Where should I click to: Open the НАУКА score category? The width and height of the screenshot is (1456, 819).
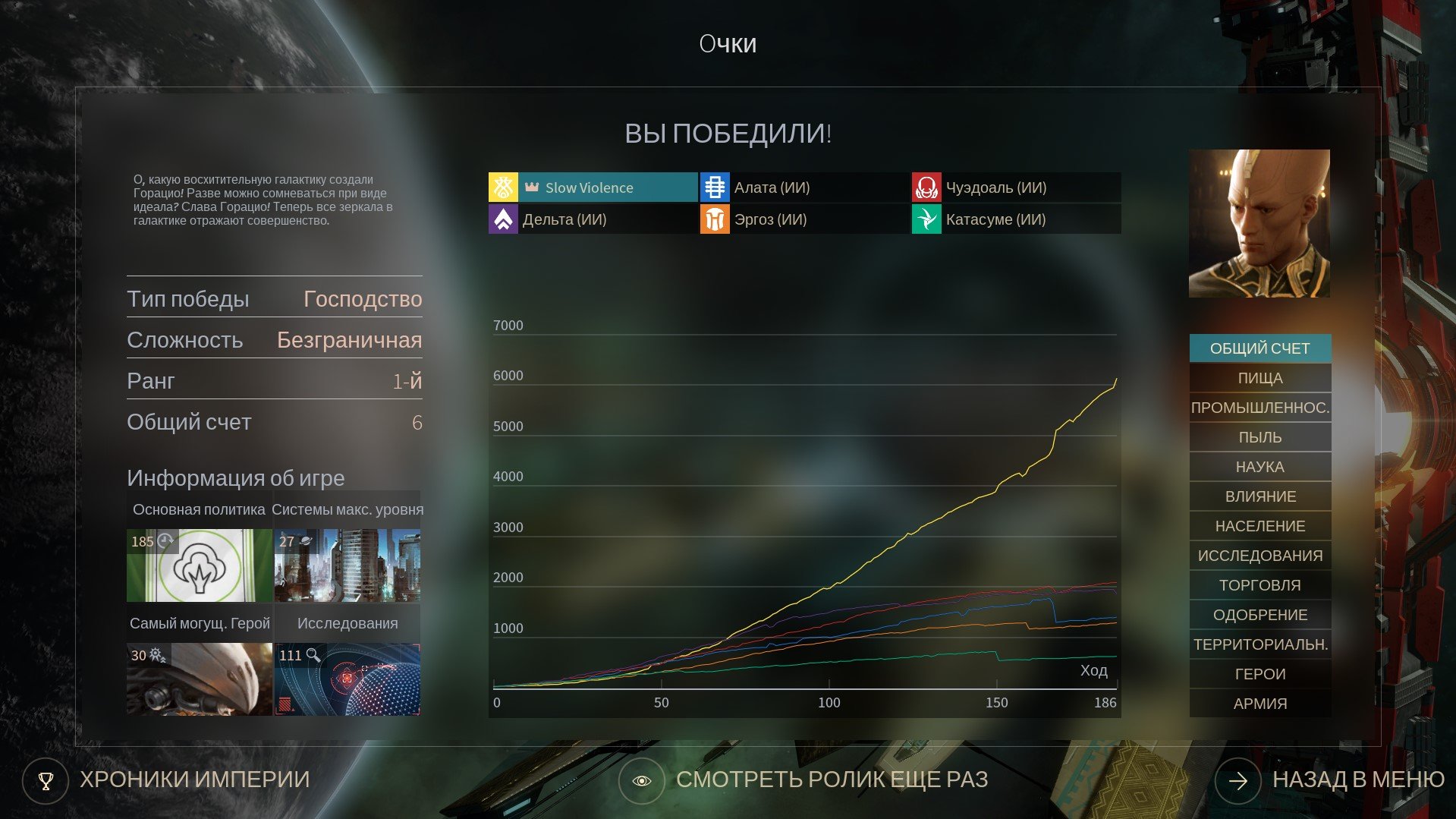[x=1259, y=466]
